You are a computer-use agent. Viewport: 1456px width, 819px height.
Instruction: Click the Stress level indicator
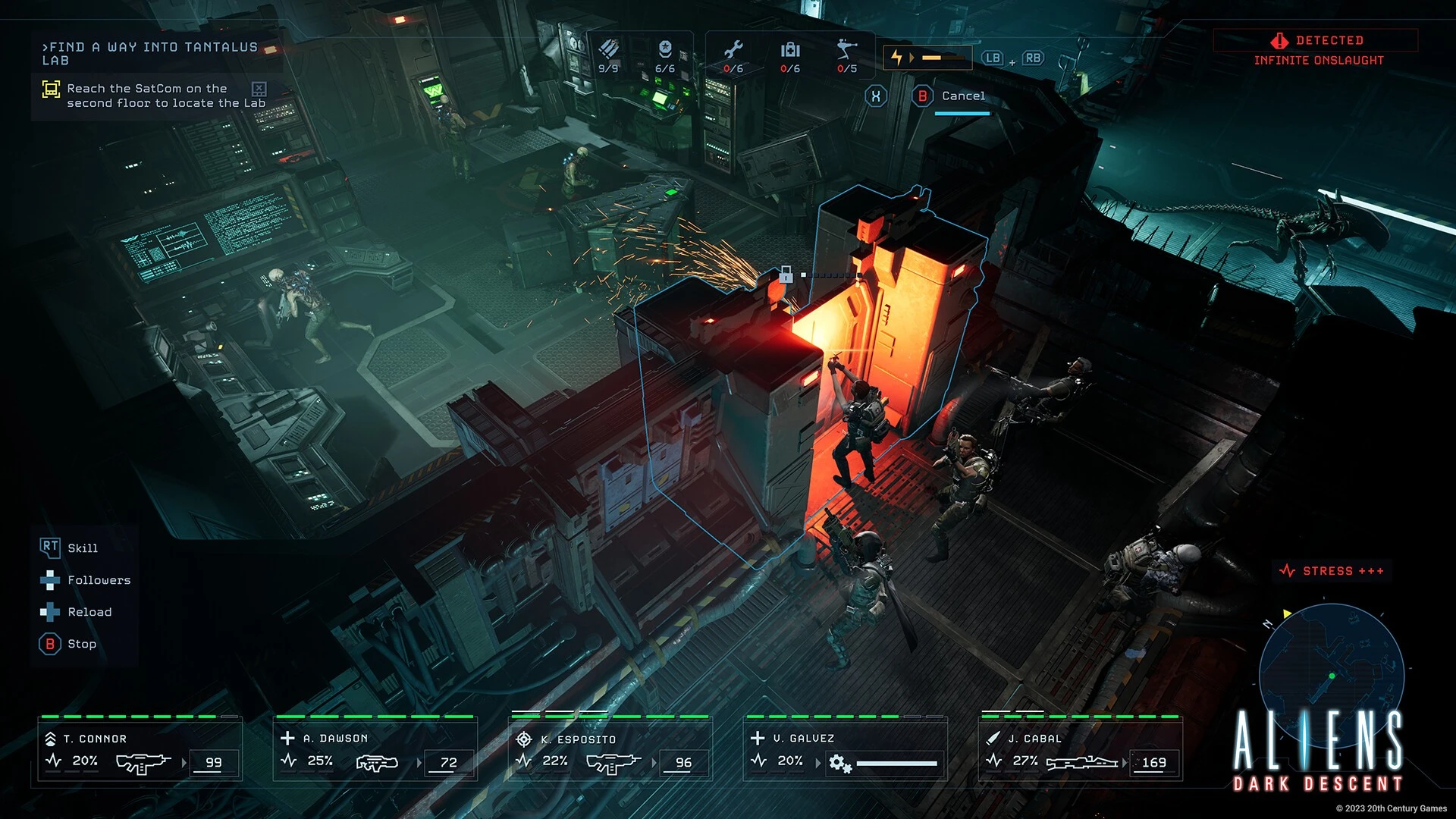click(1332, 571)
